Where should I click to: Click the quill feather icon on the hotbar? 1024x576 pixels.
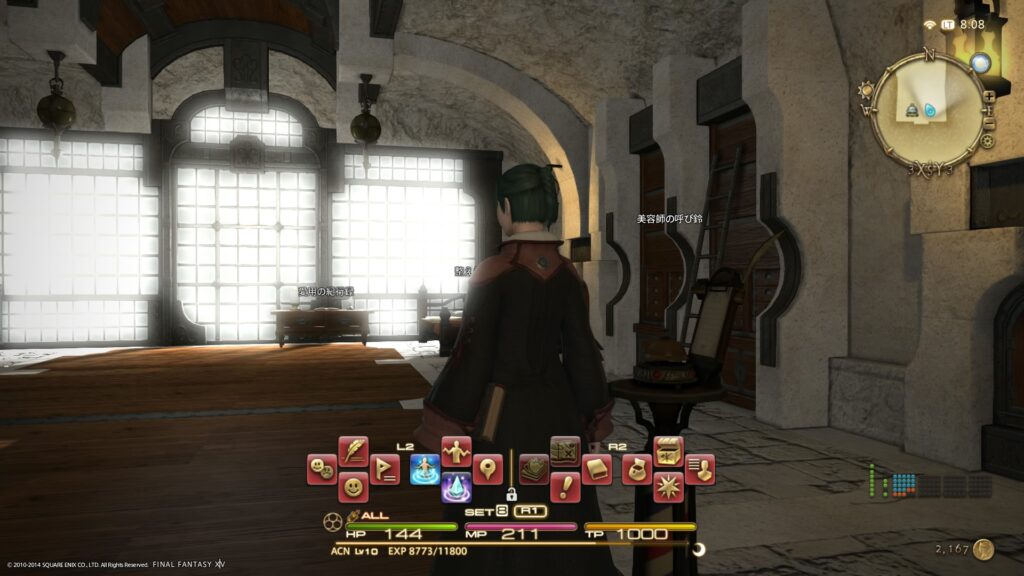[353, 450]
